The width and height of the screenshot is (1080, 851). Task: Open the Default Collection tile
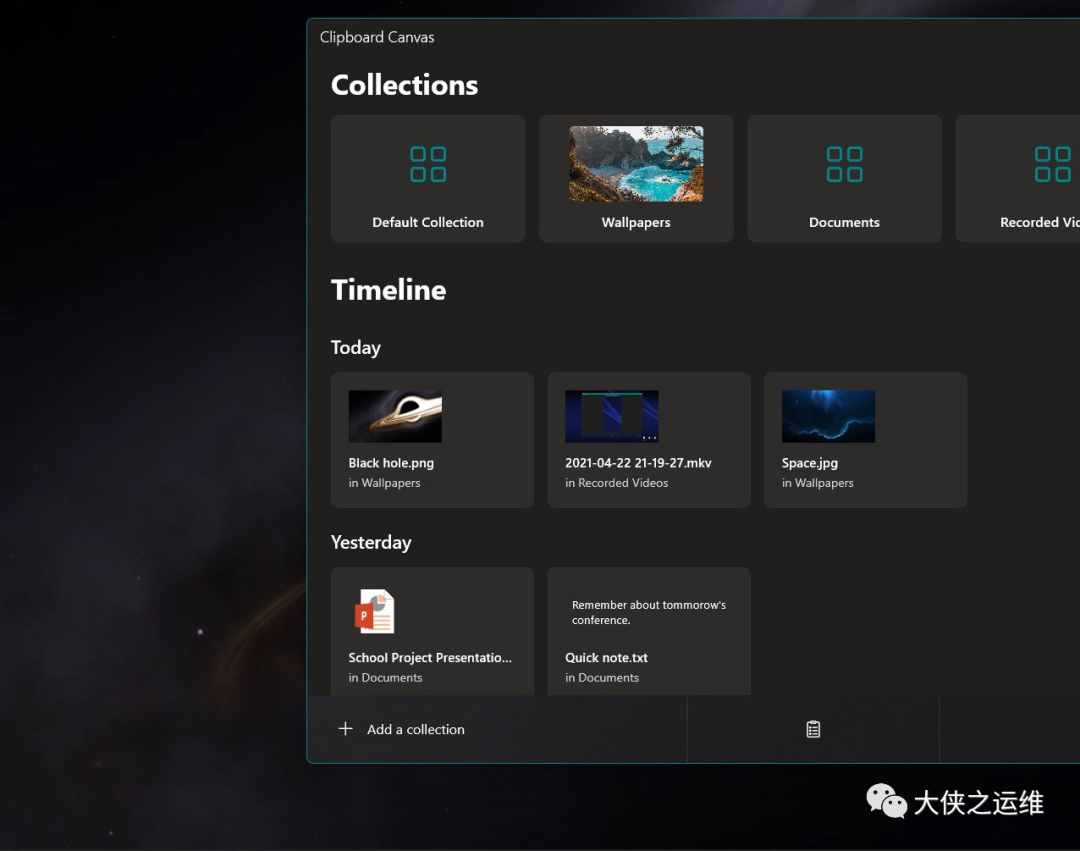click(x=428, y=179)
